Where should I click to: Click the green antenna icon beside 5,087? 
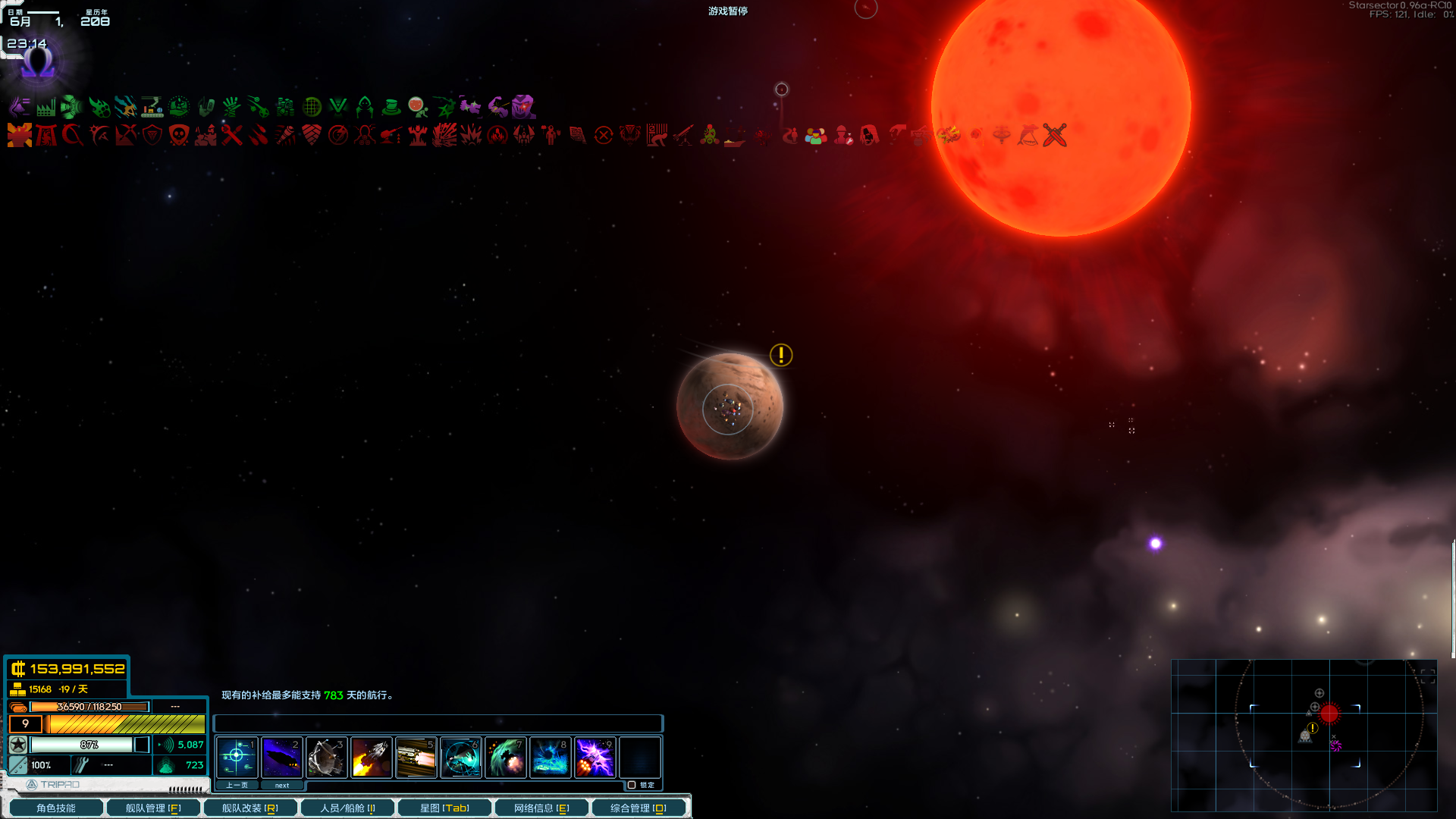167,745
